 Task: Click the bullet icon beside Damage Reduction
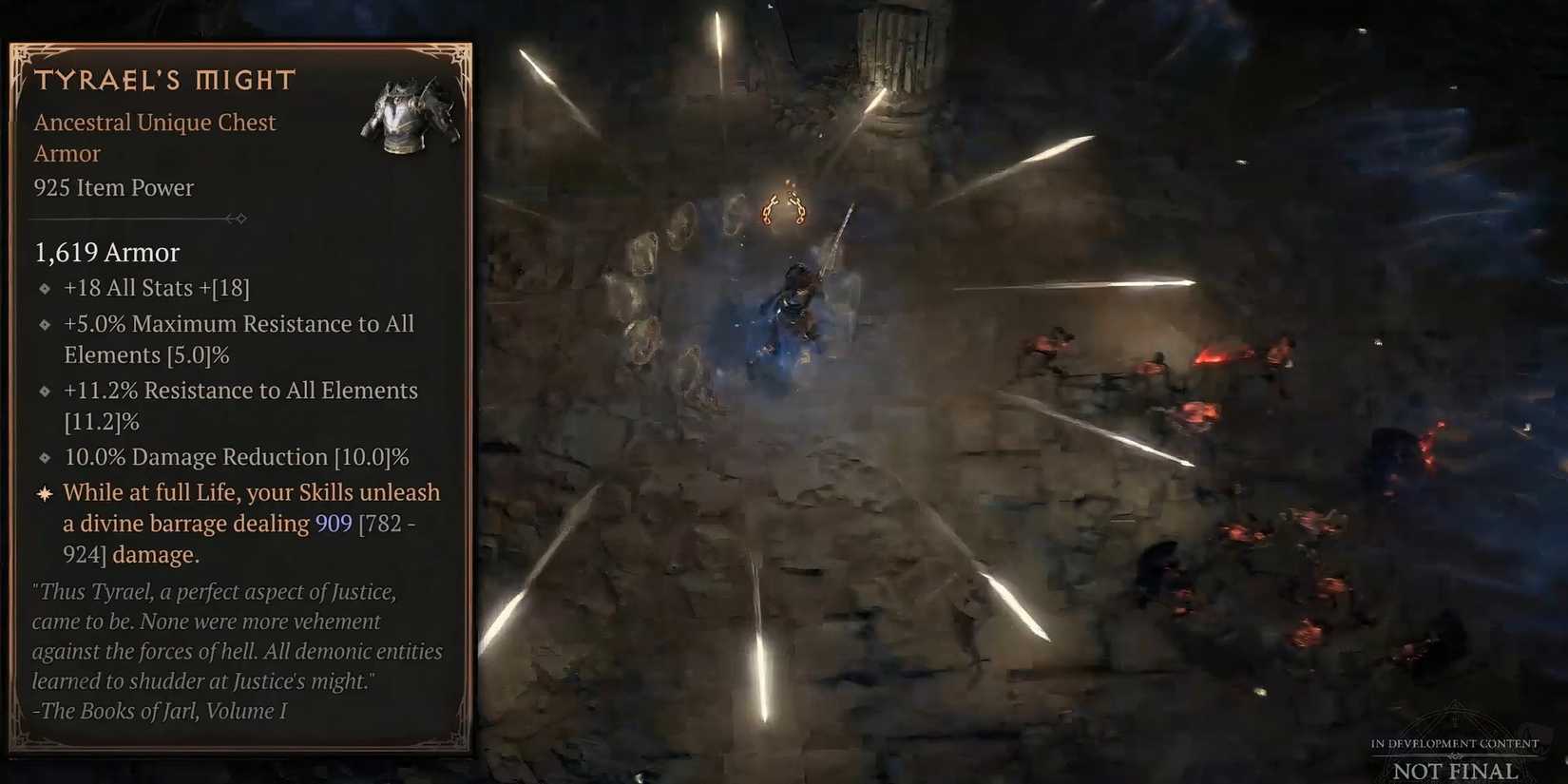(44, 457)
